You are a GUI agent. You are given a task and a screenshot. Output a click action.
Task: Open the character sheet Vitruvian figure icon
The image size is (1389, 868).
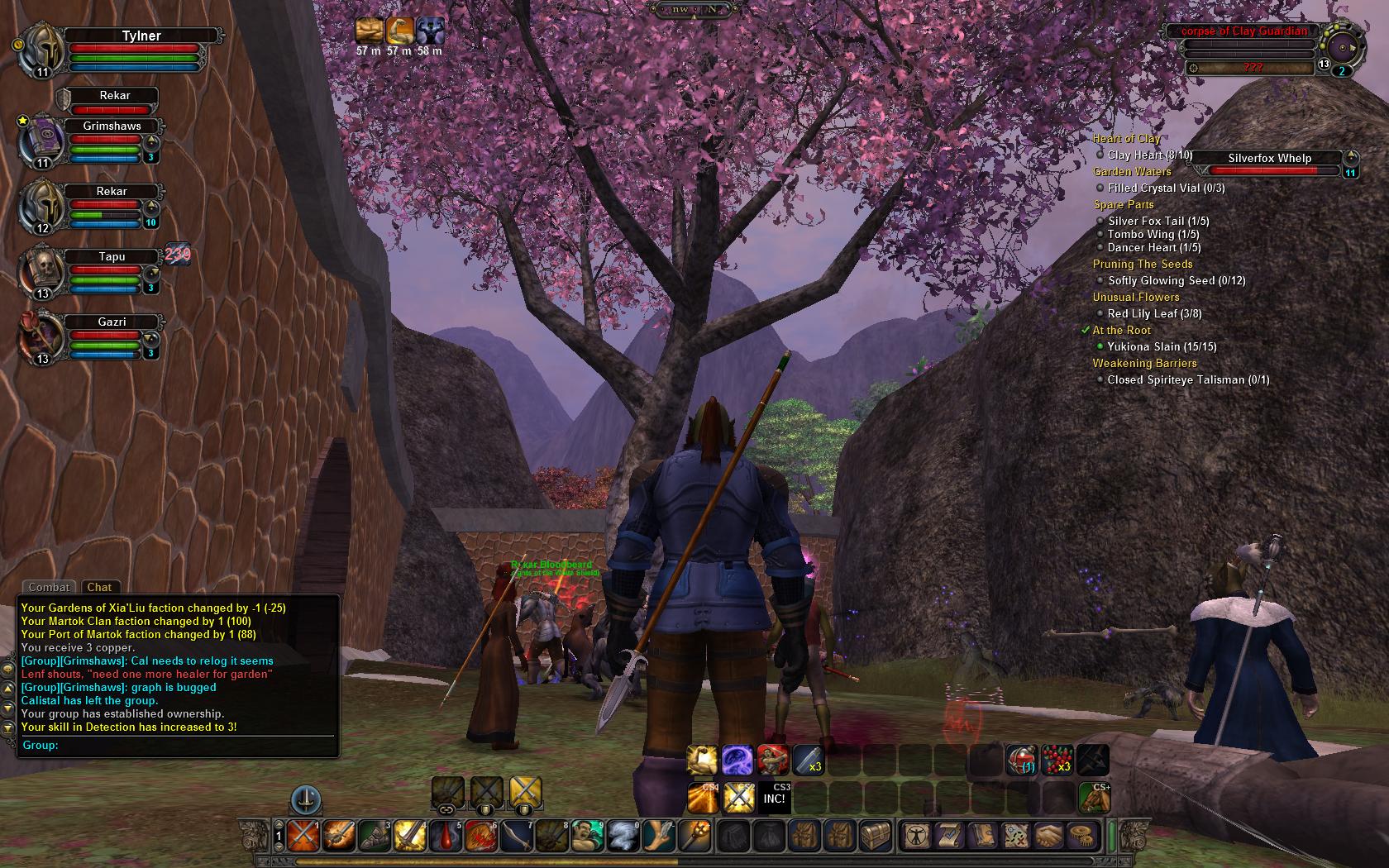pos(916,836)
